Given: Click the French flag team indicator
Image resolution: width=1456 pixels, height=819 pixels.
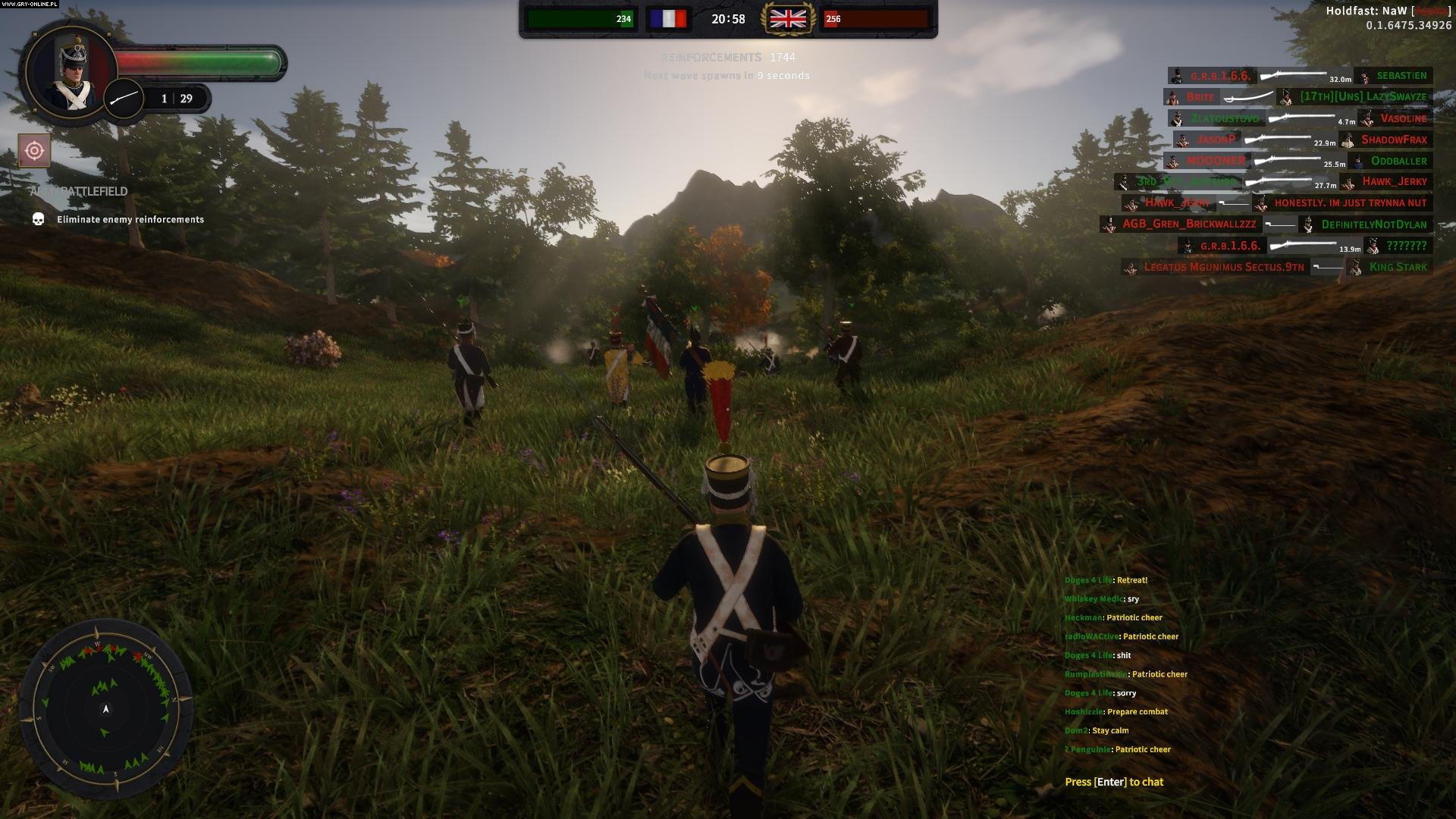Looking at the screenshot, I should coord(668,19).
